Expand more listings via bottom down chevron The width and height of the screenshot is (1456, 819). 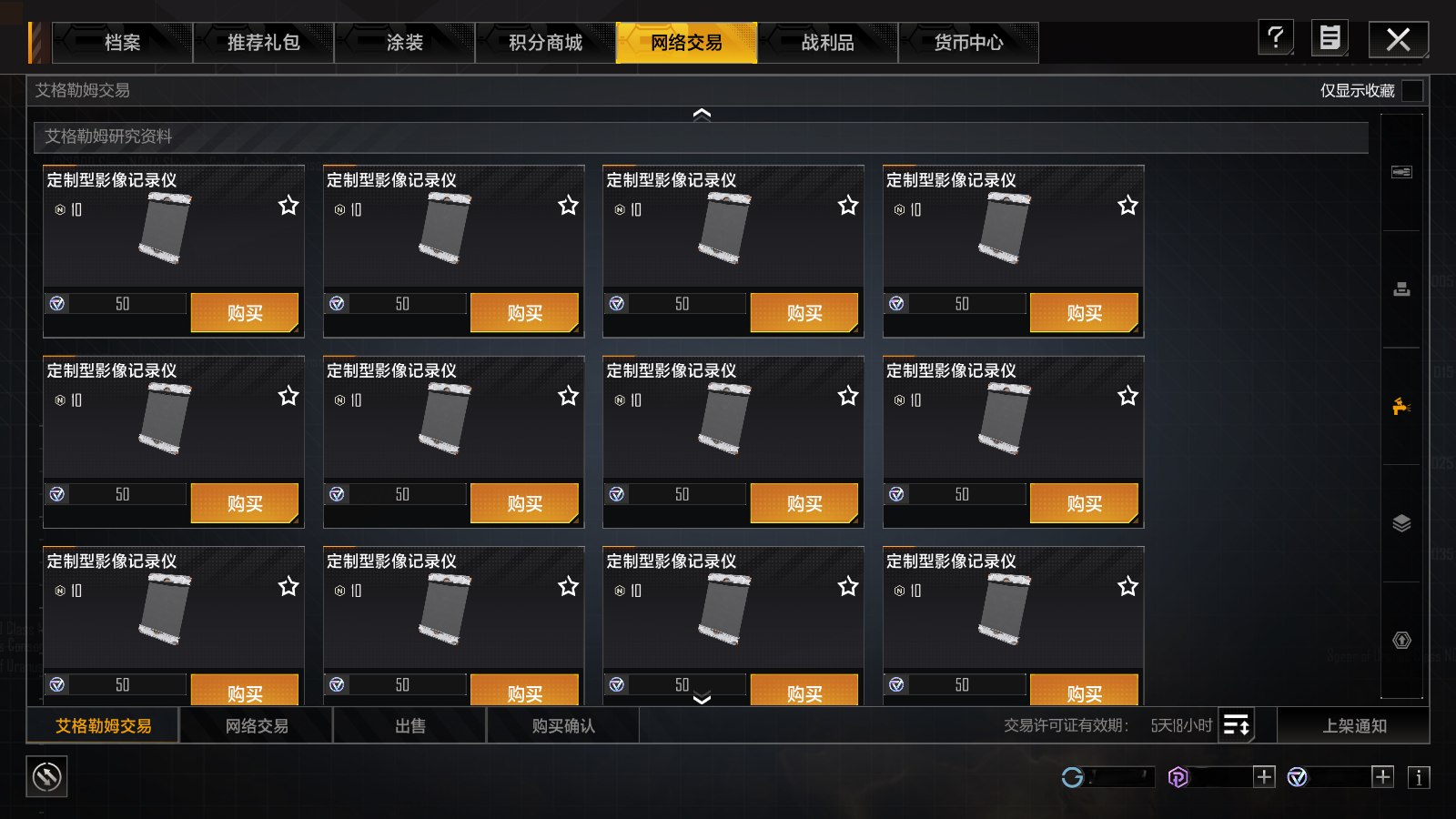(x=702, y=699)
